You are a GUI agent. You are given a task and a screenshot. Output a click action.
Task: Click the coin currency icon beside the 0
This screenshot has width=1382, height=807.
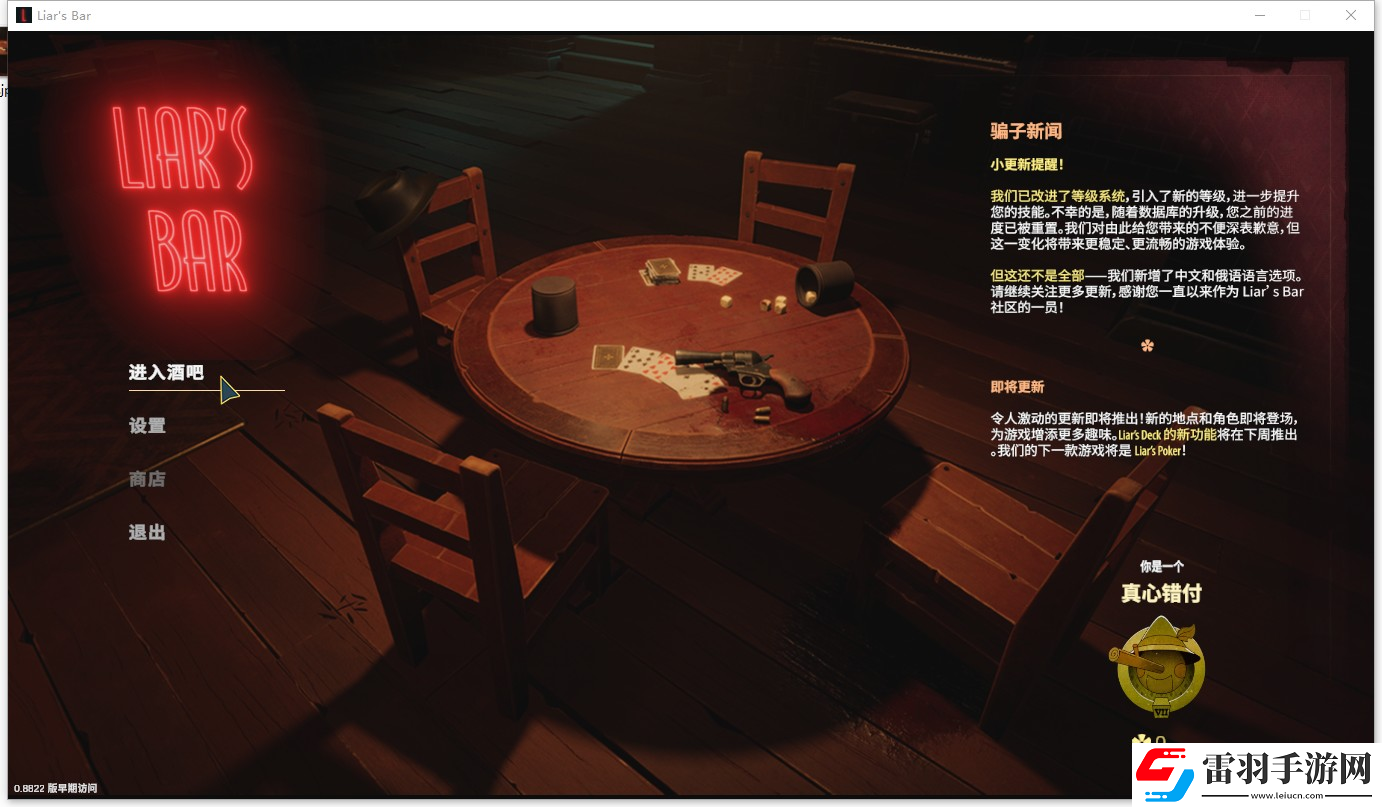click(1143, 738)
